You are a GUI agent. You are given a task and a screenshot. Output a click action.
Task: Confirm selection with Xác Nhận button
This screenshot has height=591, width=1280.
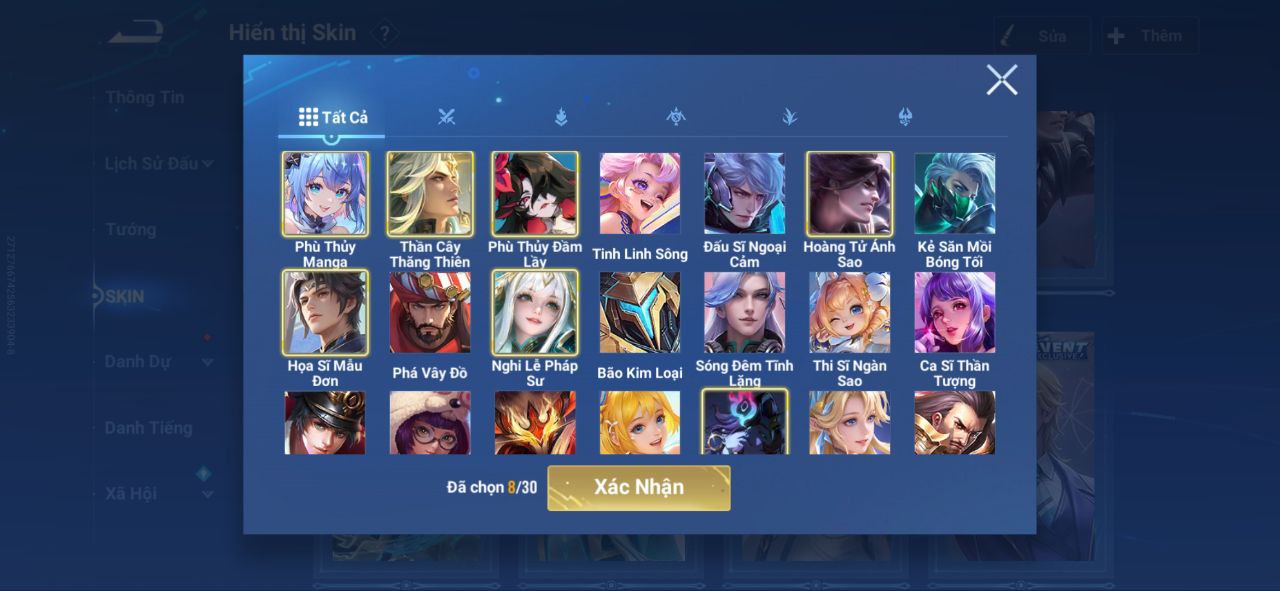click(x=638, y=488)
